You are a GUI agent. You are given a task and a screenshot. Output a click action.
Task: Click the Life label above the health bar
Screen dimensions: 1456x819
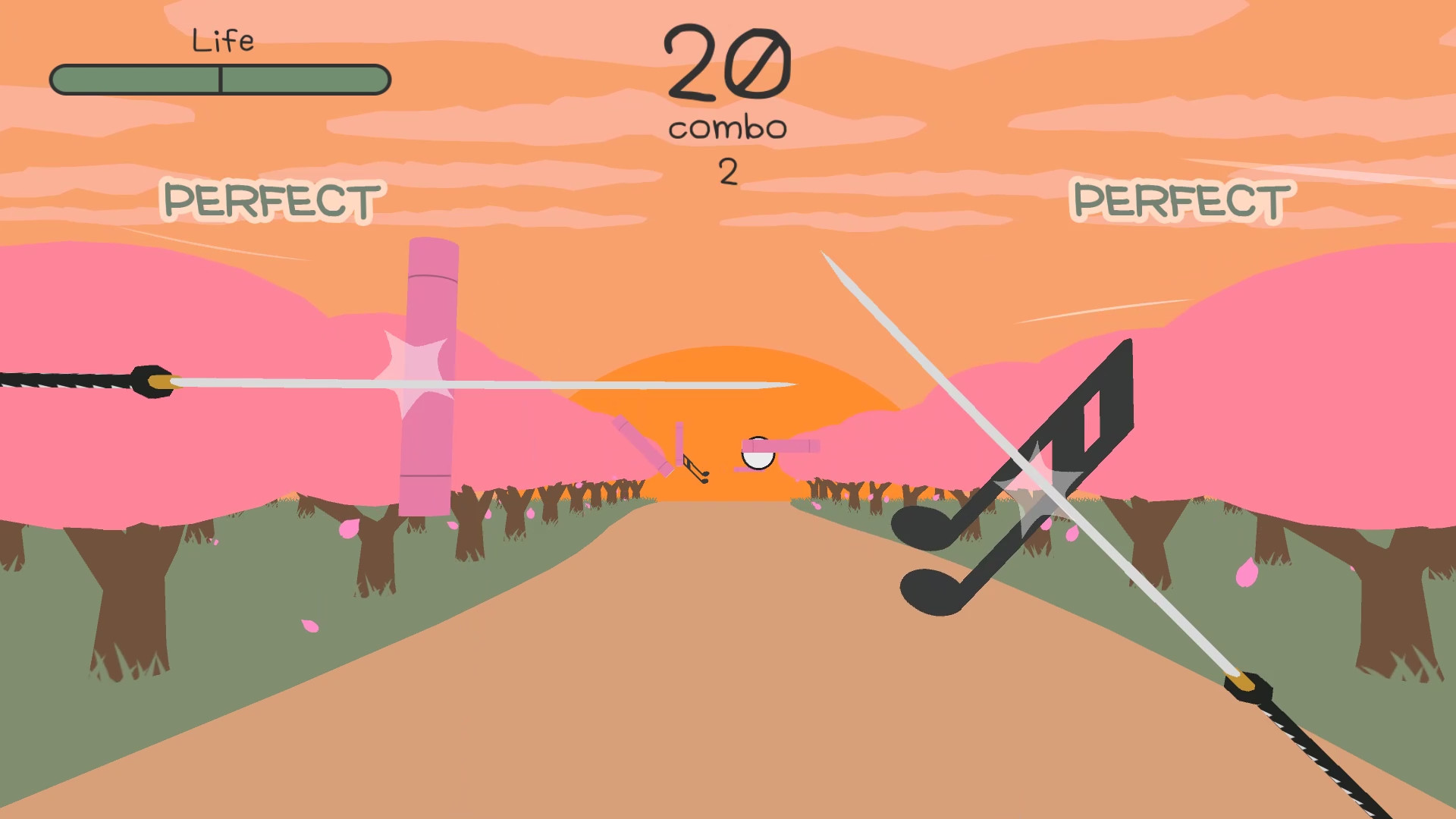223,40
